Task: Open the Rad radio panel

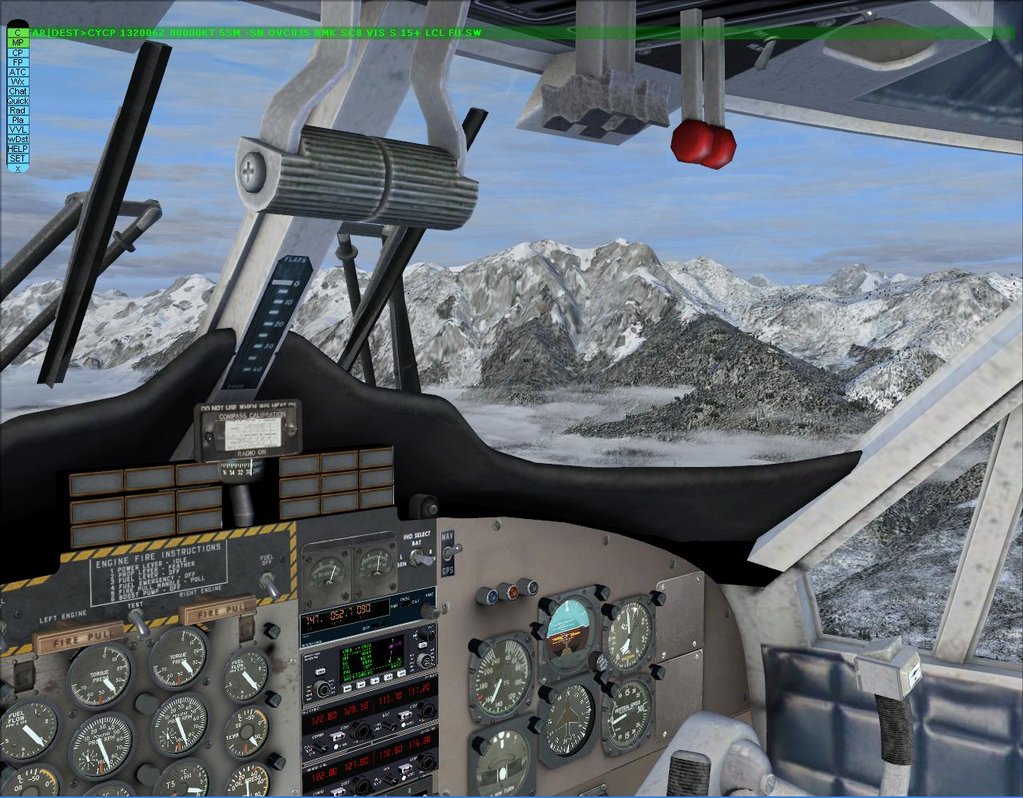Action: click(17, 110)
